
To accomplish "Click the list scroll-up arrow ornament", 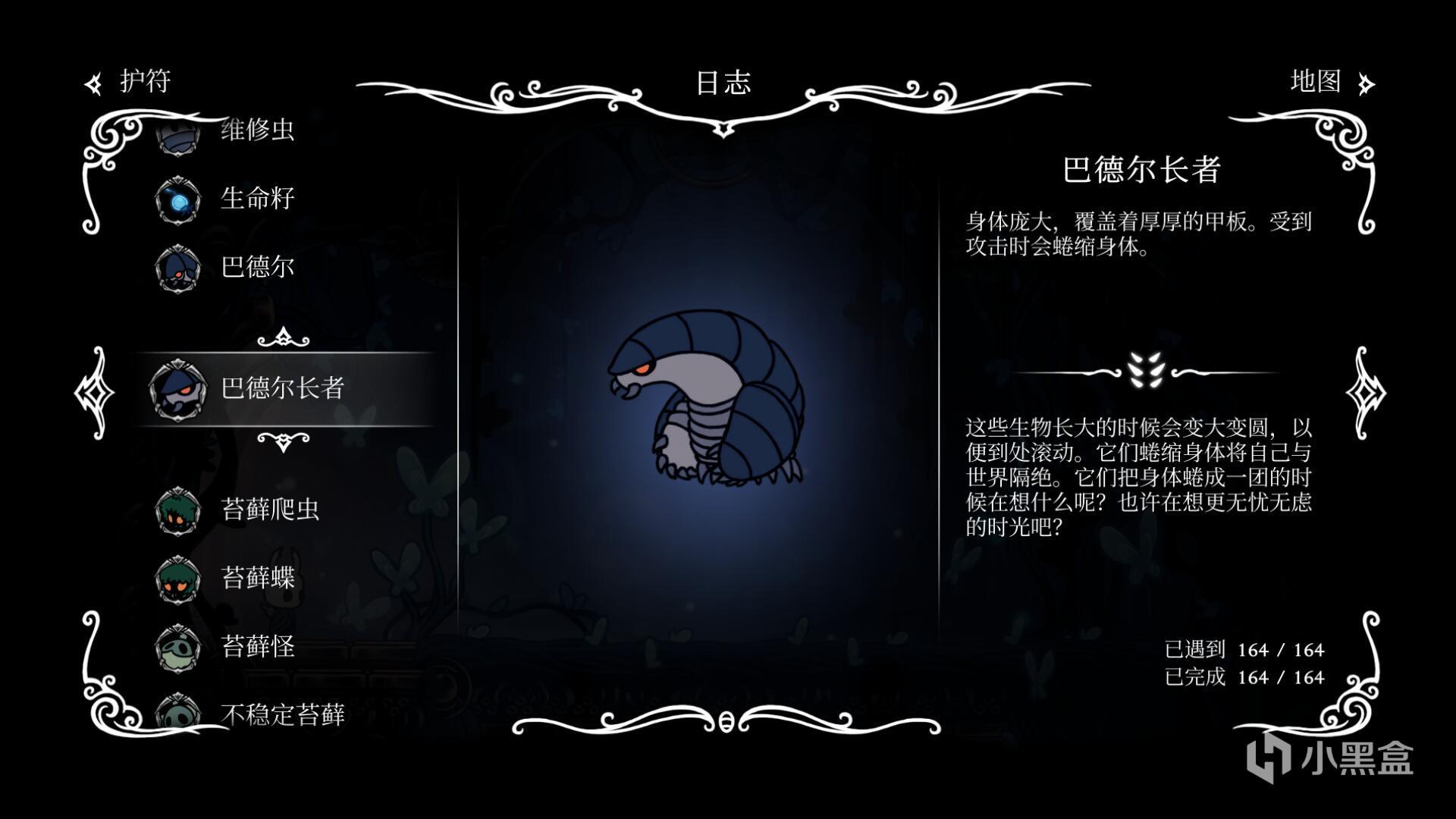I will tap(284, 337).
